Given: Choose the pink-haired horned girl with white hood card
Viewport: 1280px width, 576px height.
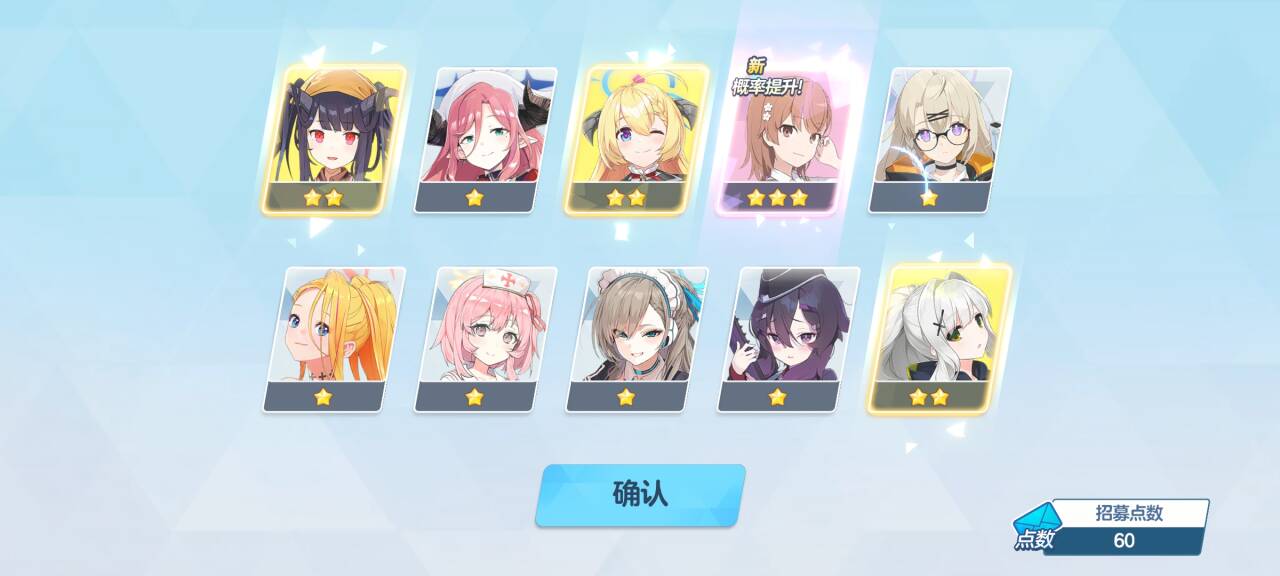Looking at the screenshot, I should [x=486, y=139].
